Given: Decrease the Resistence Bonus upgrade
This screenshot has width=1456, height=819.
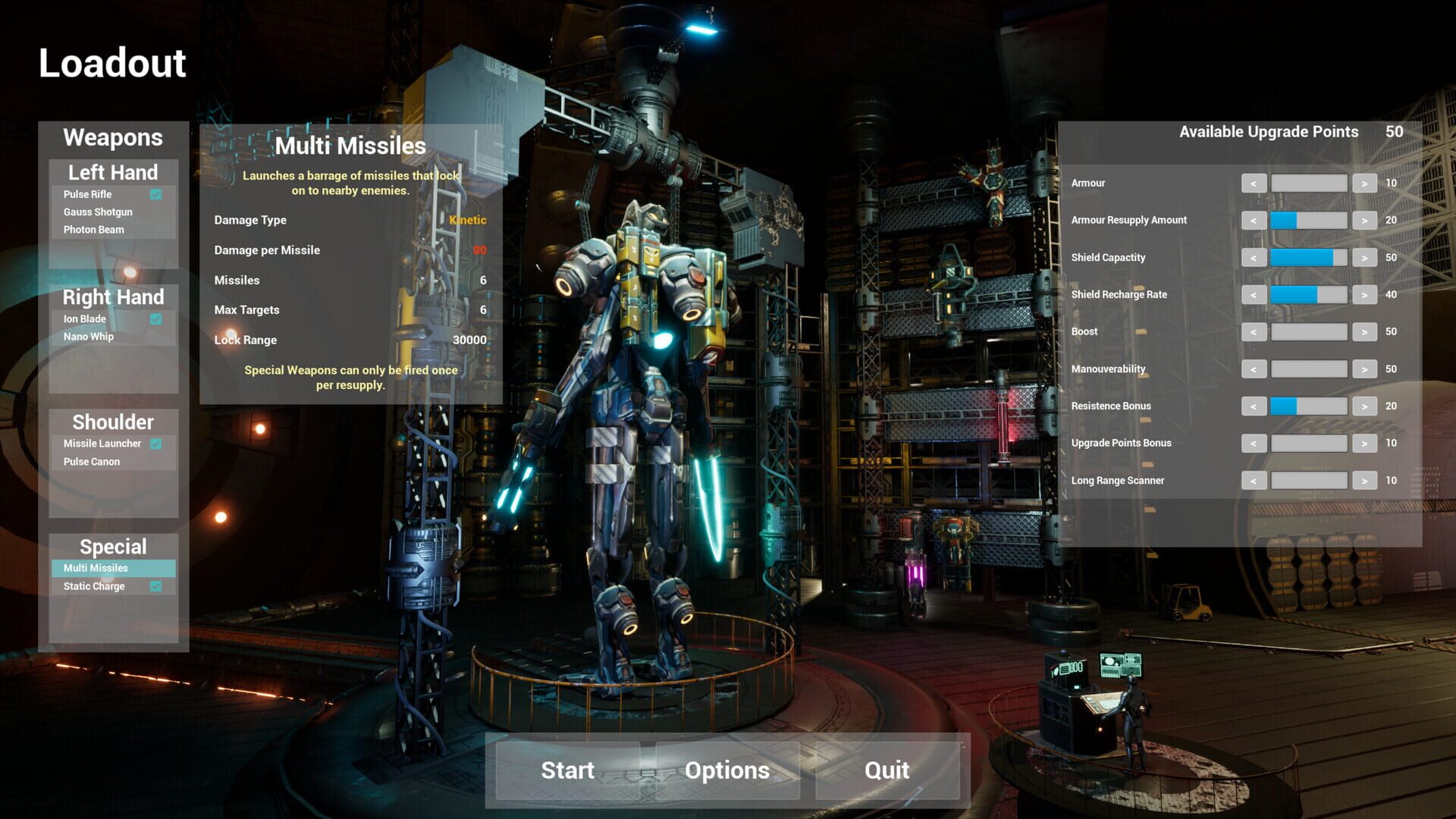Looking at the screenshot, I should pyautogui.click(x=1254, y=406).
